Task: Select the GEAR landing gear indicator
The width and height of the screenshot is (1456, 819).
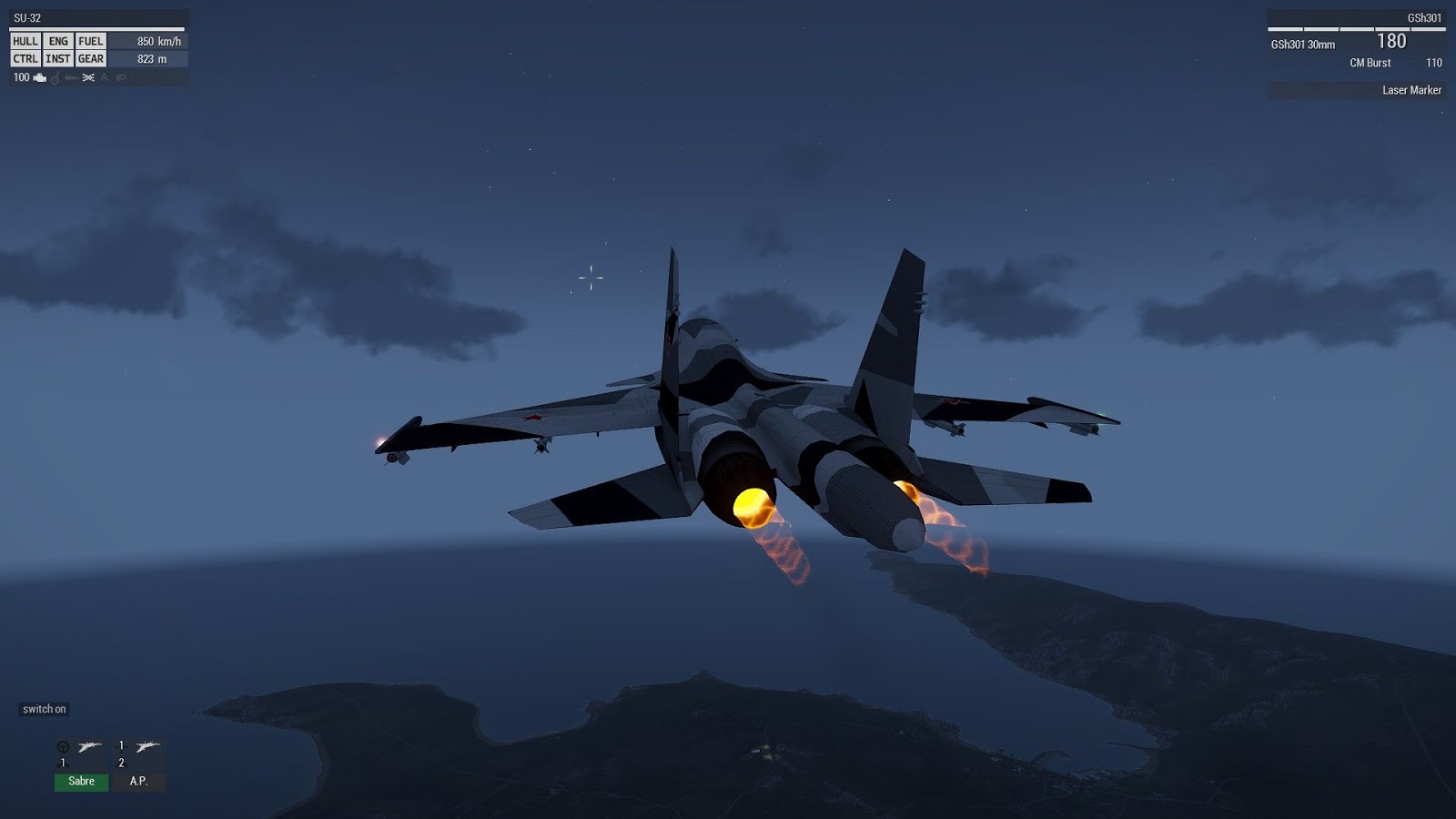Action: point(91,58)
